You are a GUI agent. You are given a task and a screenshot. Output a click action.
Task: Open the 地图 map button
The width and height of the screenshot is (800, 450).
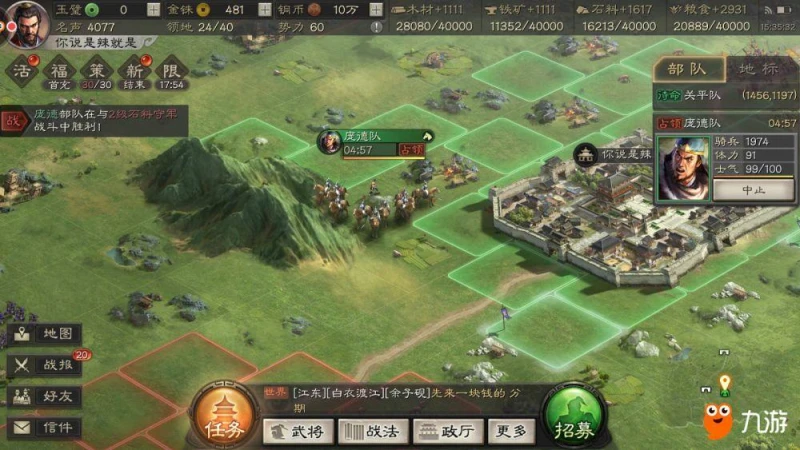[45, 334]
